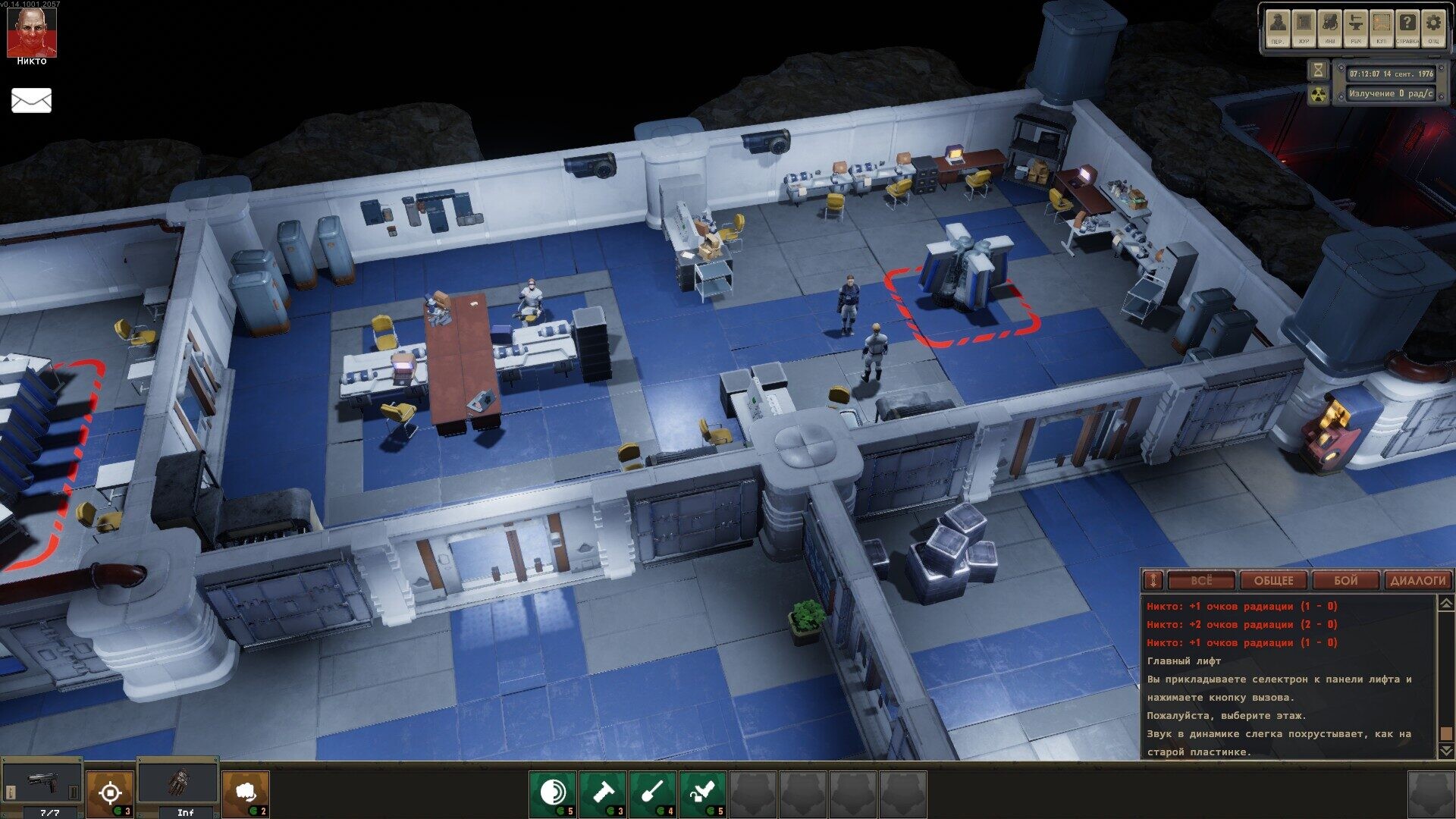Select the pistol weapon slot

tap(42, 784)
